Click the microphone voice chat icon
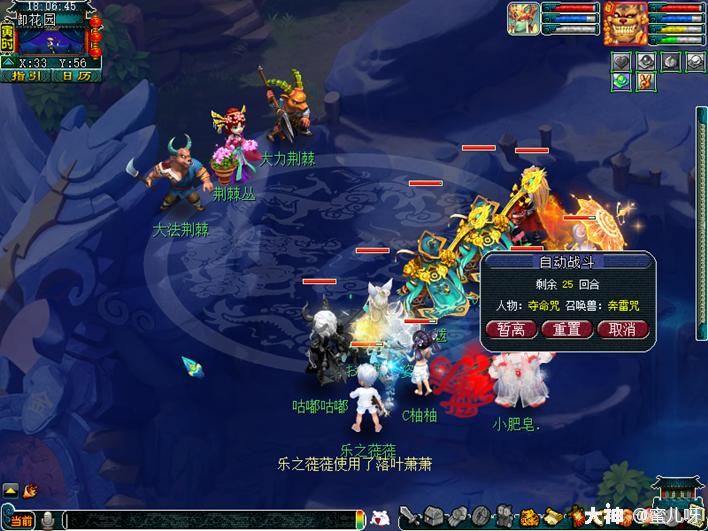The height and width of the screenshot is (531, 708). (47, 520)
